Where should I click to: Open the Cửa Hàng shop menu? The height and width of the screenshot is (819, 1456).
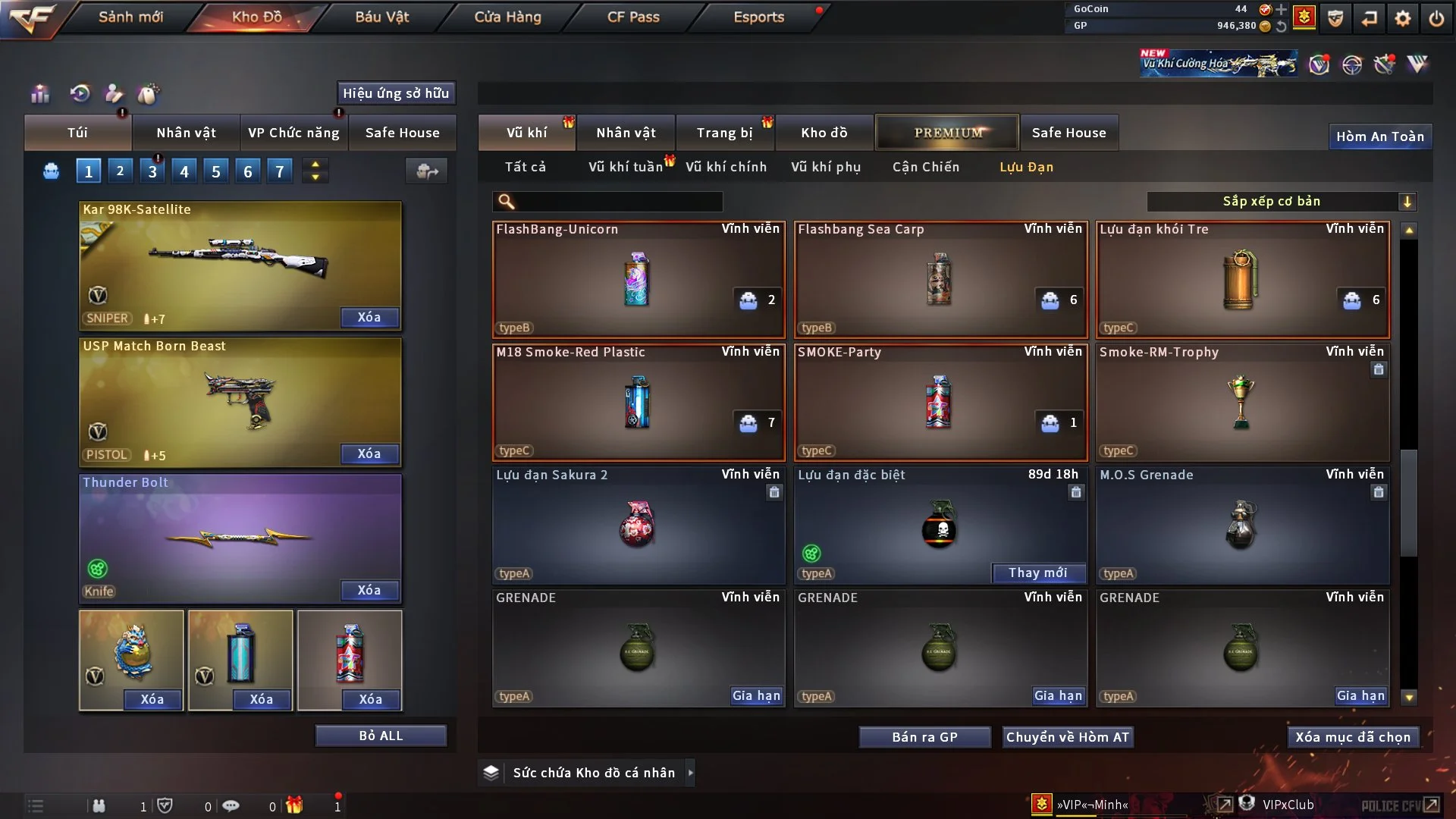(507, 17)
